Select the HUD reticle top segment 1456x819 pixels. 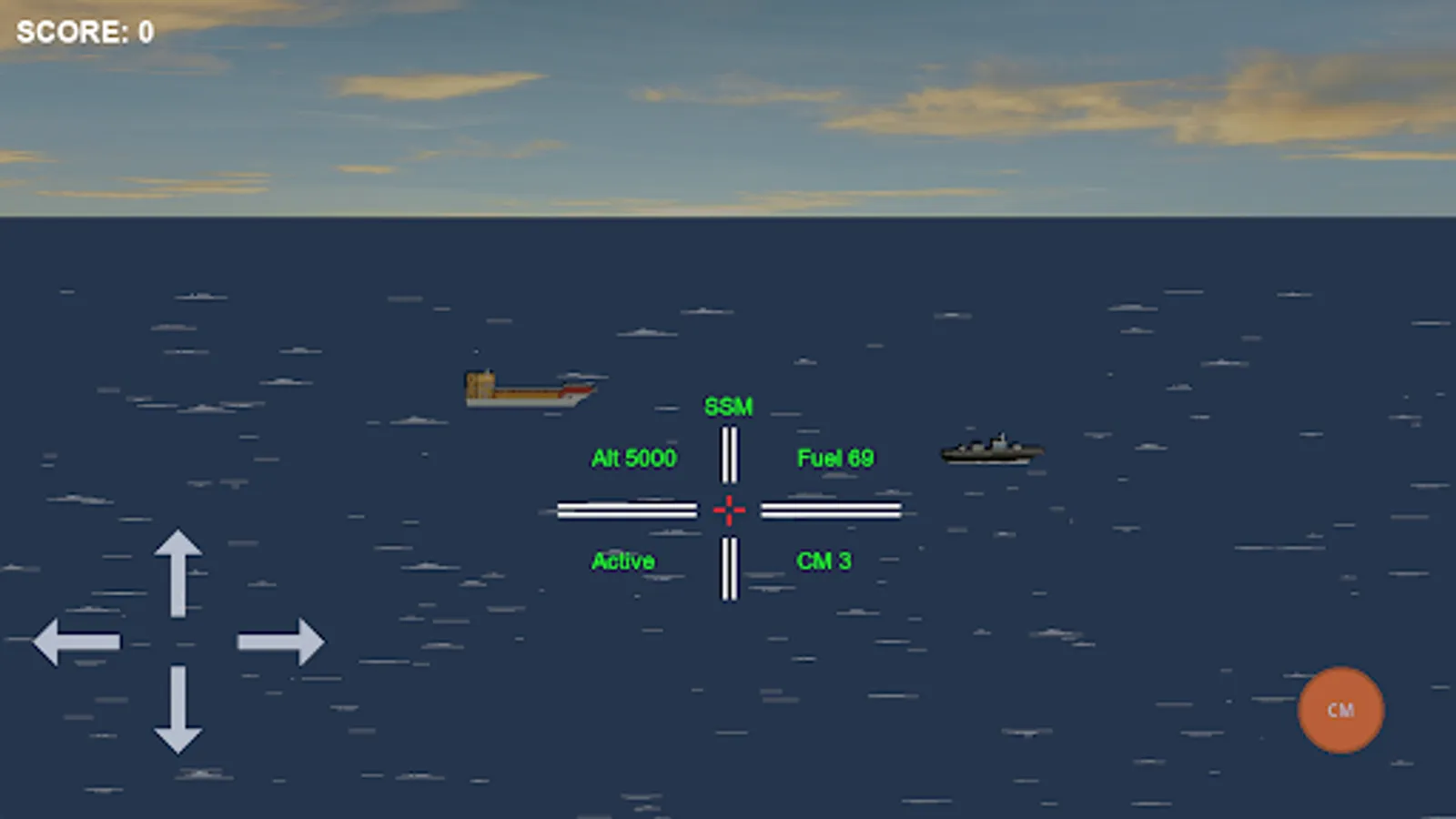[x=729, y=455]
